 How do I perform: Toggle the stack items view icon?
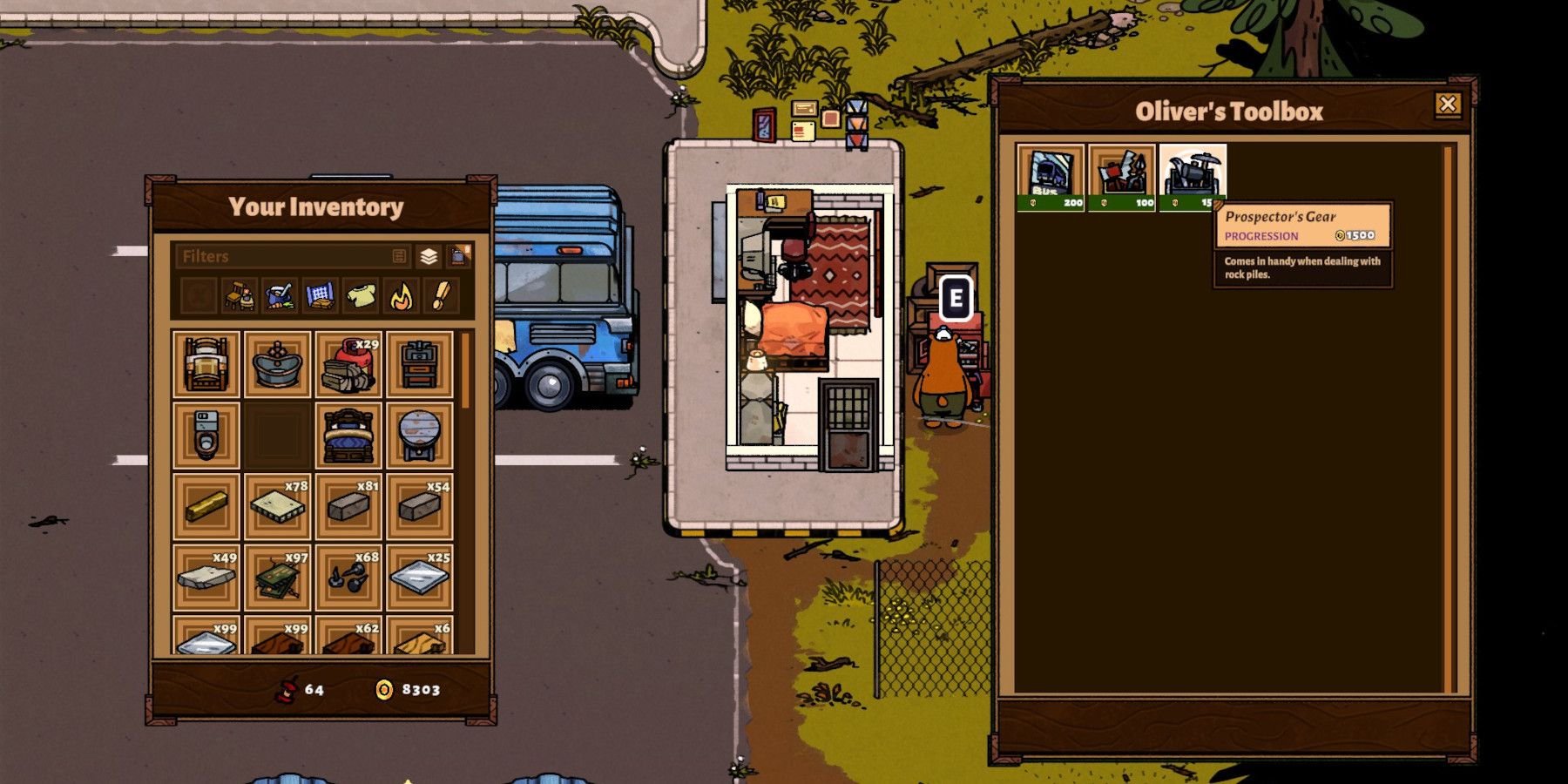pyautogui.click(x=429, y=256)
